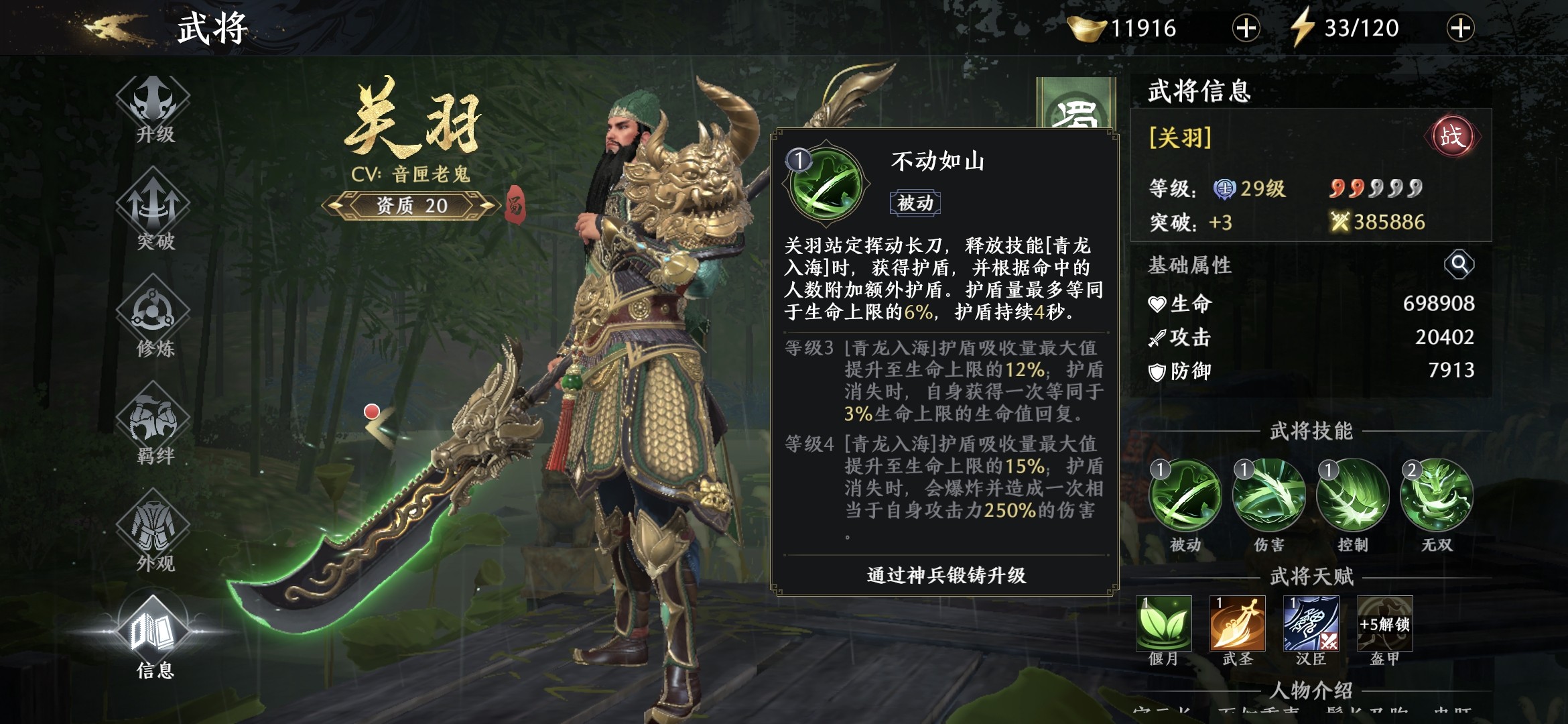The height and width of the screenshot is (724, 1568).
Task: View the 武圣 talent icon
Action: 1238,623
